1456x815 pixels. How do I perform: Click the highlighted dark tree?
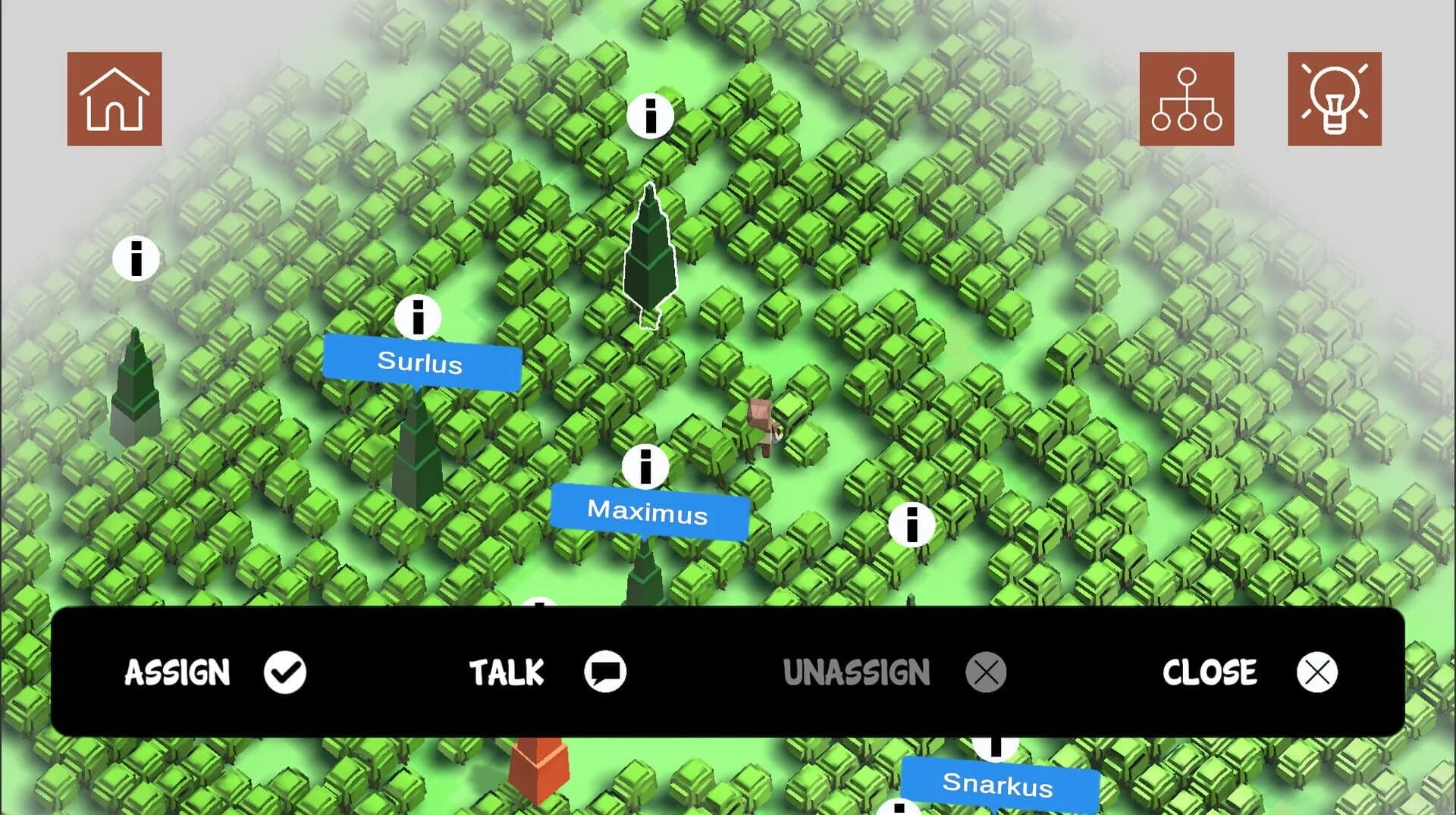tap(649, 258)
